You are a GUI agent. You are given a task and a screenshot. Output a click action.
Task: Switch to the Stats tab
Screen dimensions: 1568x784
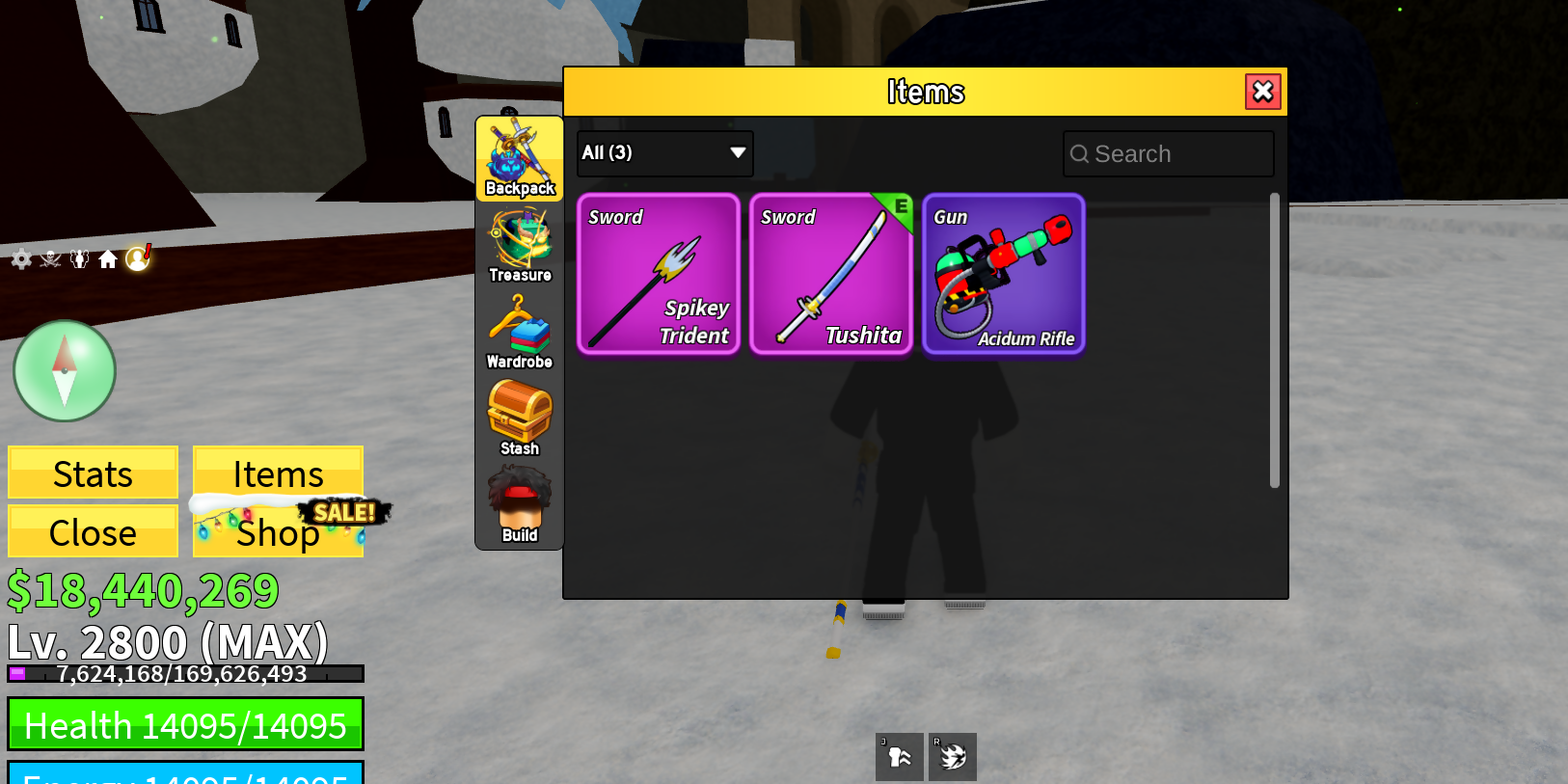click(93, 473)
